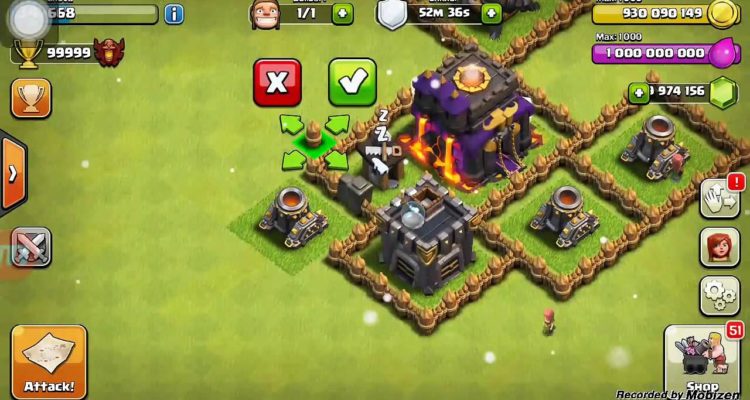Open settings via the gears icon

pos(719,295)
